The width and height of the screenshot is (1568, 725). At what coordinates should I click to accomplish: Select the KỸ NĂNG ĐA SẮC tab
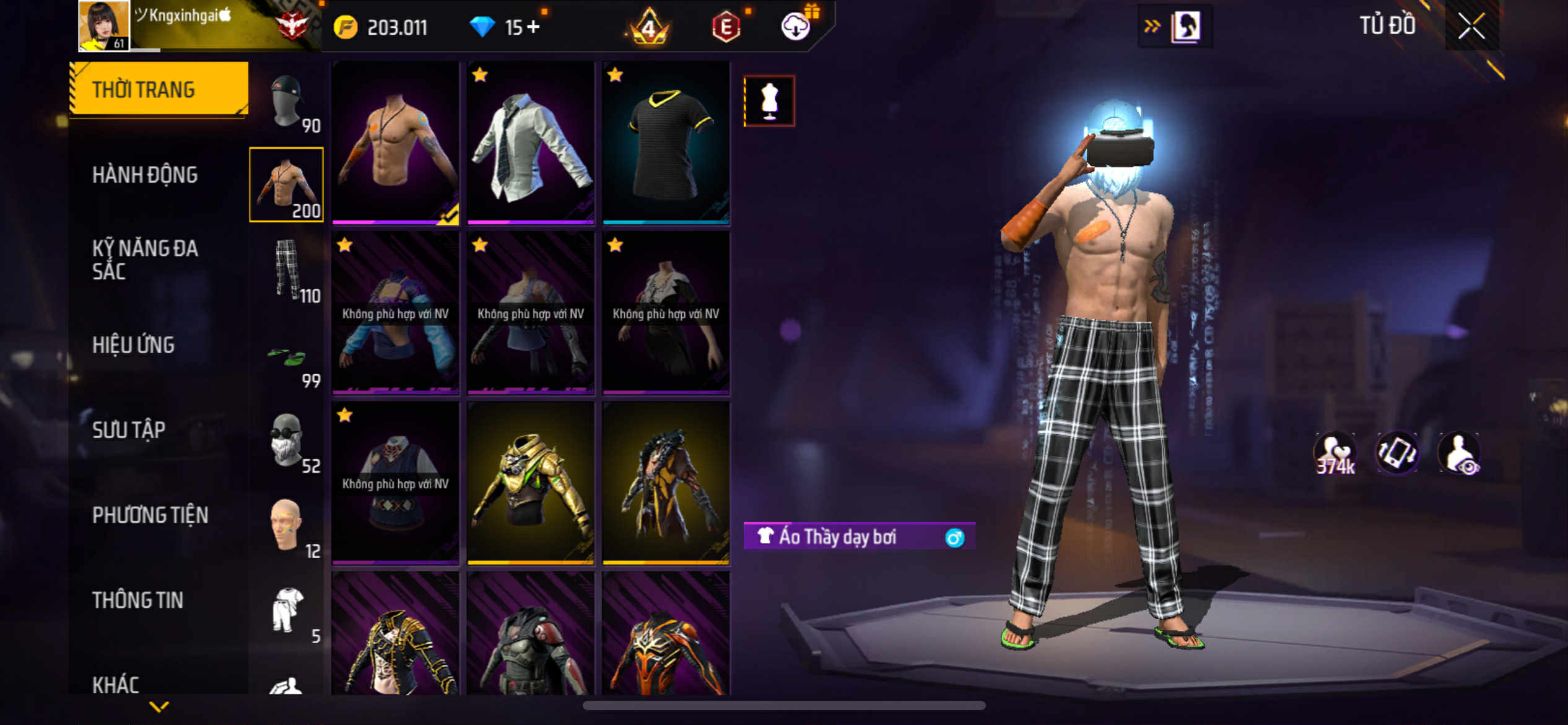(145, 260)
